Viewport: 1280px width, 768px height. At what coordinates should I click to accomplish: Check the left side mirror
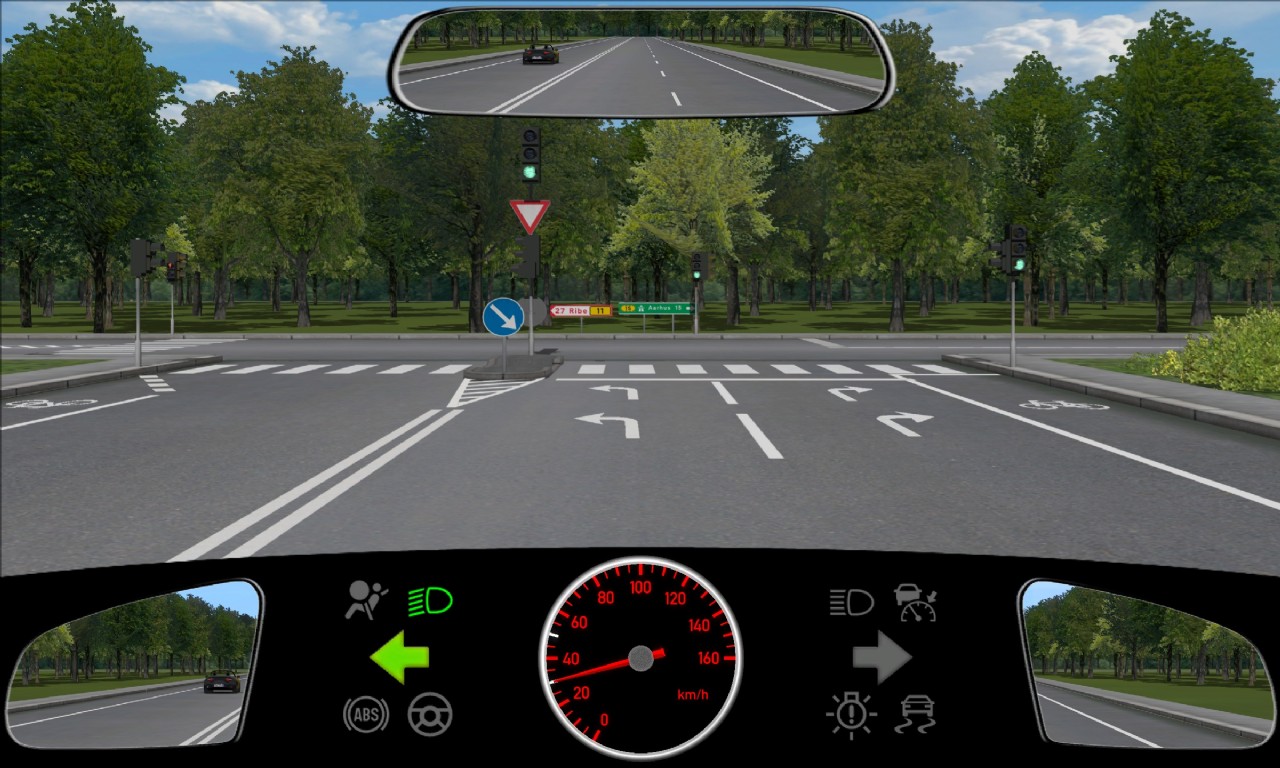[x=133, y=663]
